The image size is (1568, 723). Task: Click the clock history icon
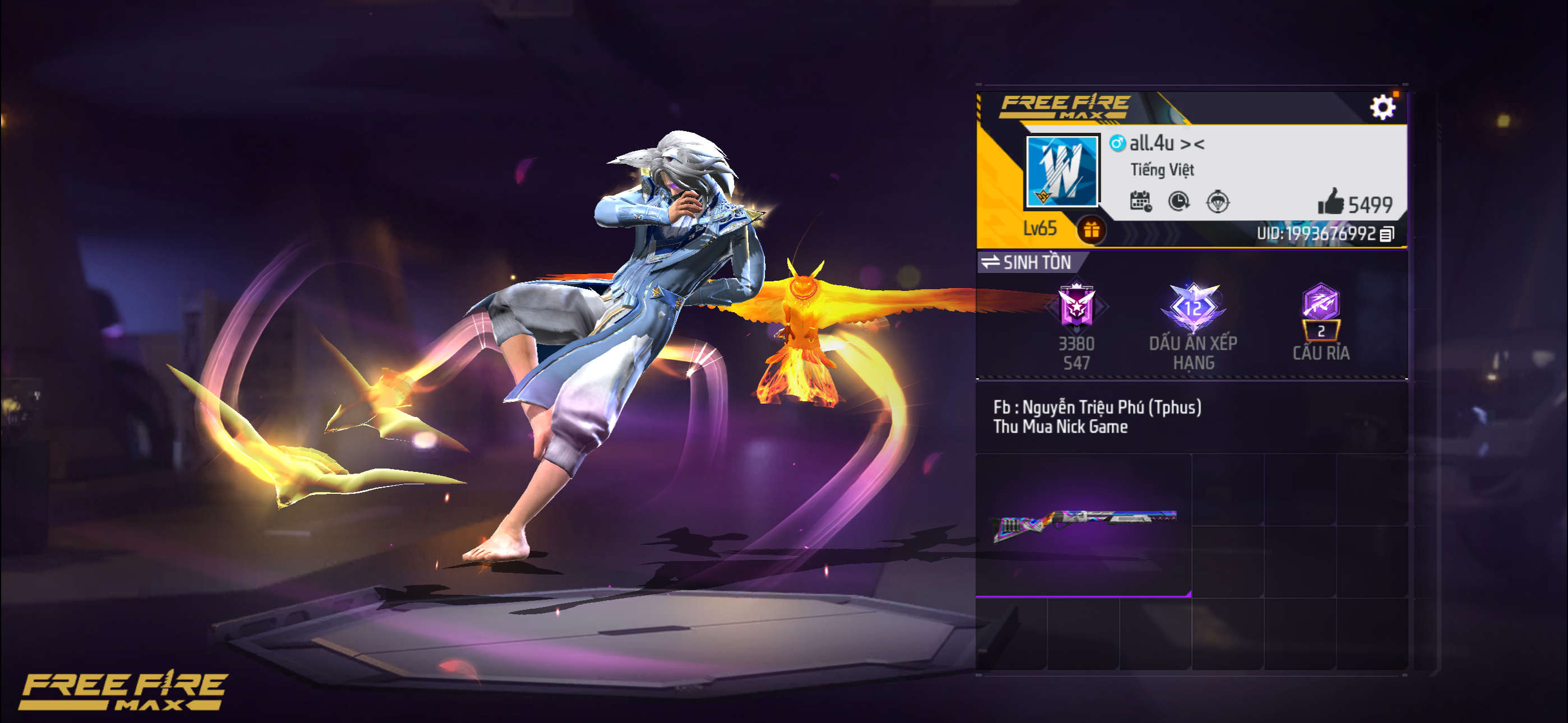[1179, 201]
